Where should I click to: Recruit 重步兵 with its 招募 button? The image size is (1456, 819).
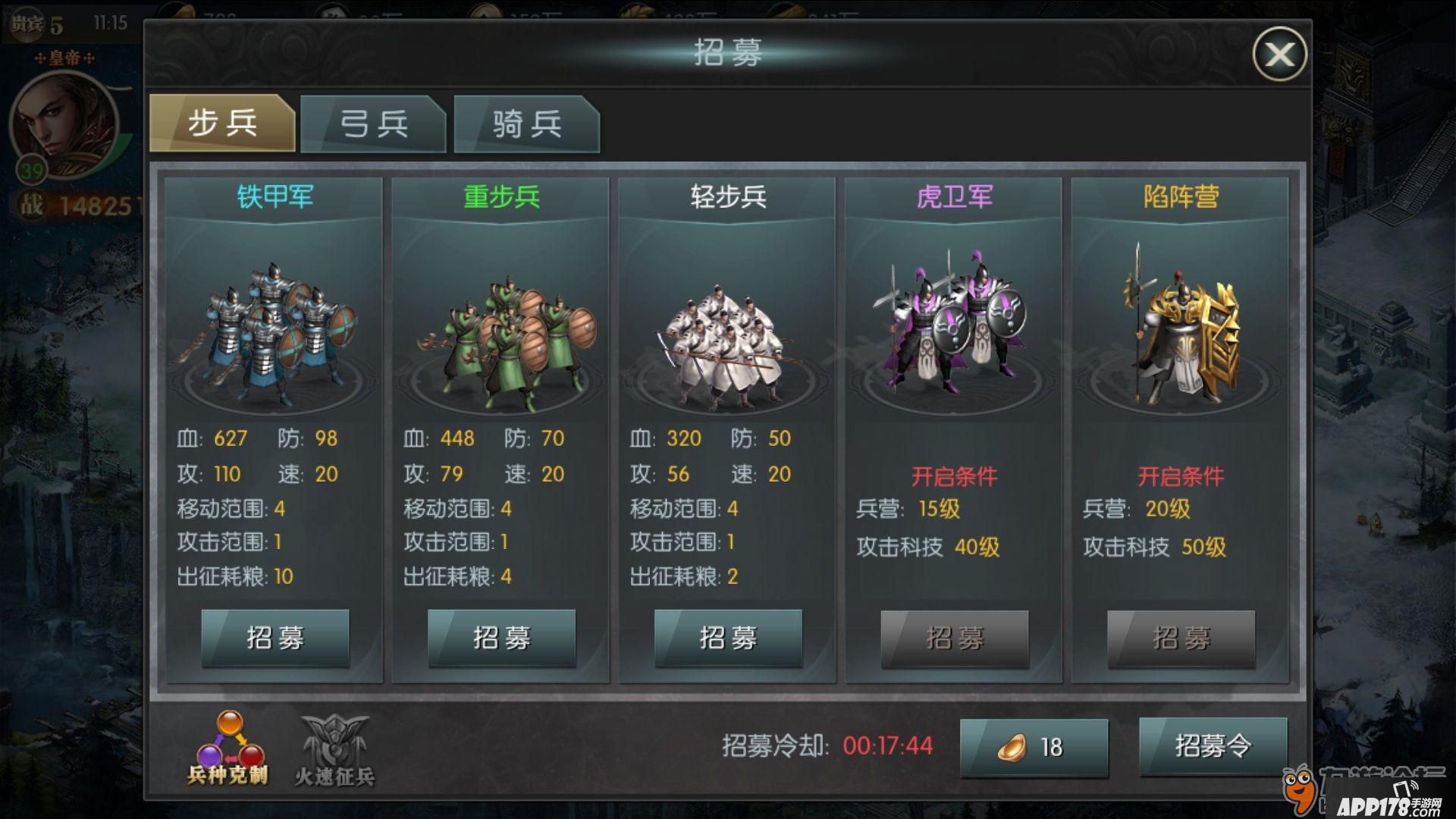click(501, 638)
